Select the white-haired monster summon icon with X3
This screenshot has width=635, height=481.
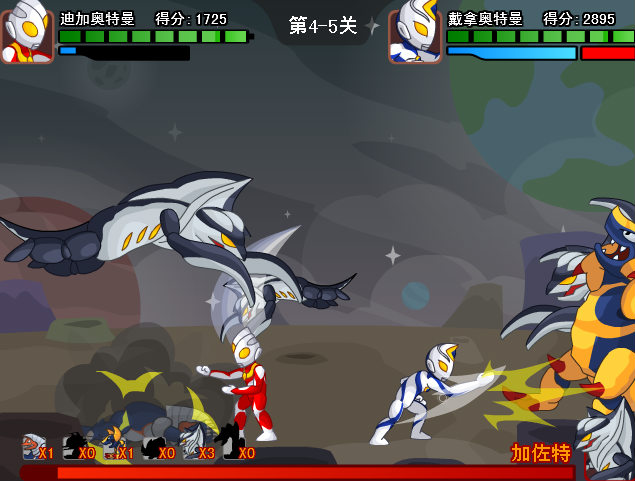(x=190, y=446)
